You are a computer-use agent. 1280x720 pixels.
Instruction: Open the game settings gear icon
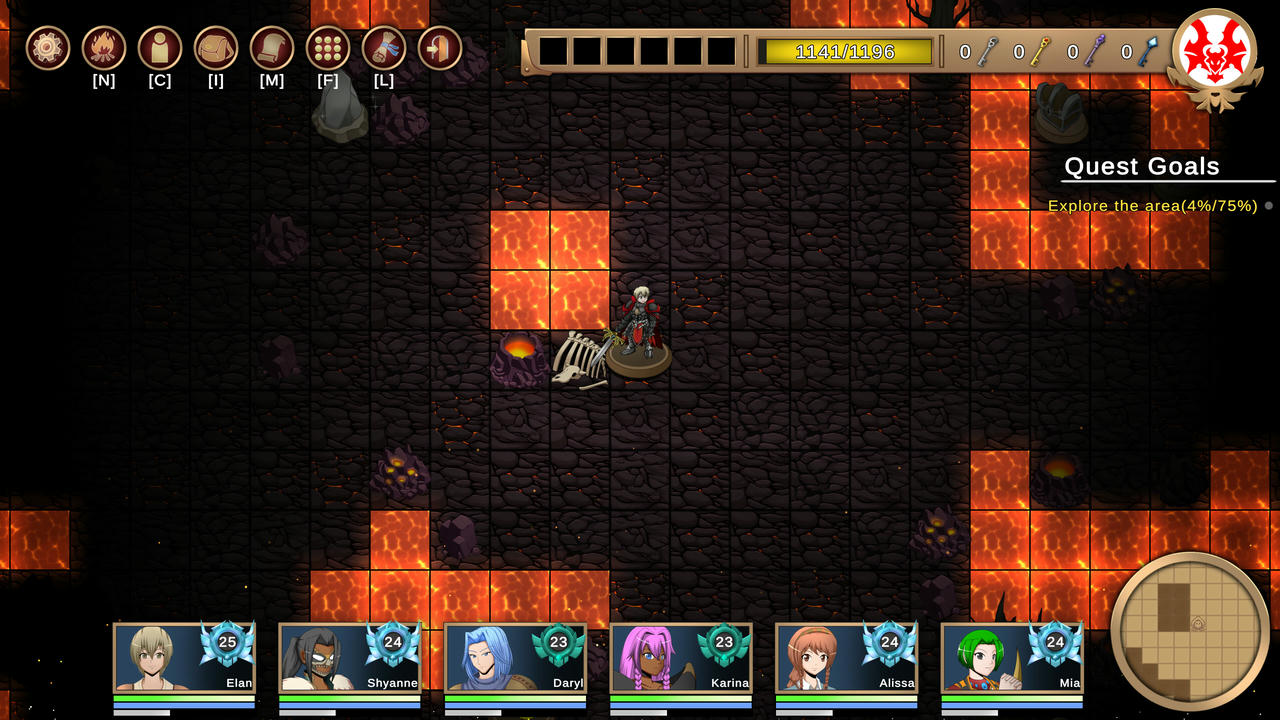coord(47,45)
